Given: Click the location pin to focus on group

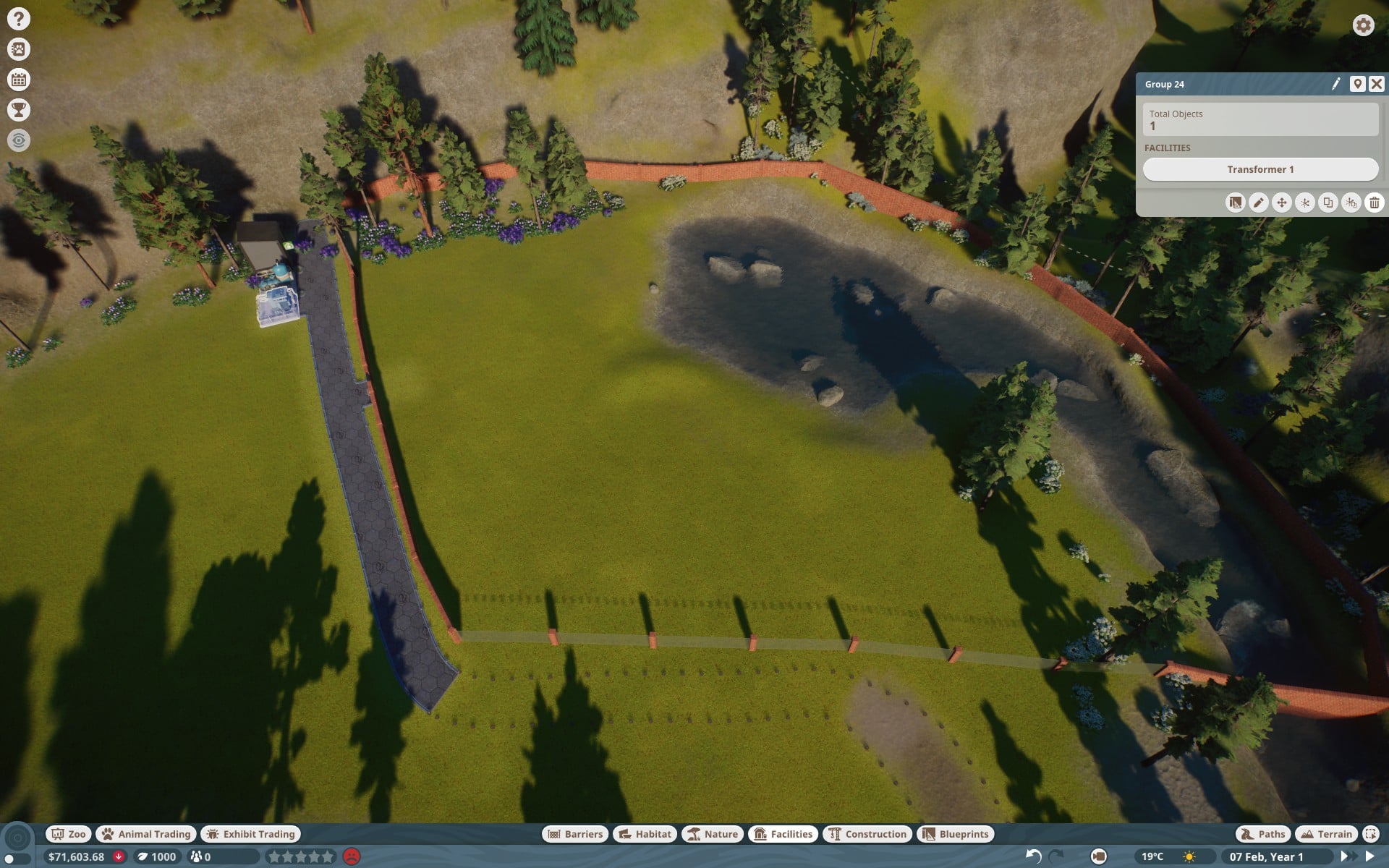Looking at the screenshot, I should [1357, 84].
